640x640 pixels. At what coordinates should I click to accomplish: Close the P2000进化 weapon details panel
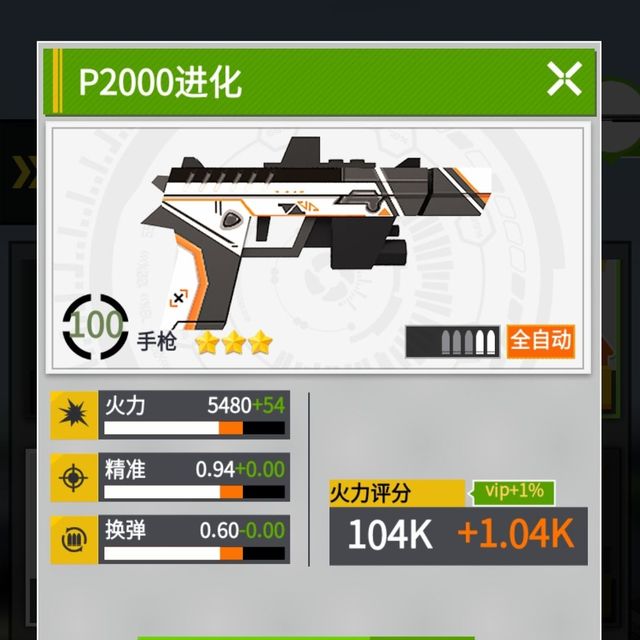click(x=564, y=79)
